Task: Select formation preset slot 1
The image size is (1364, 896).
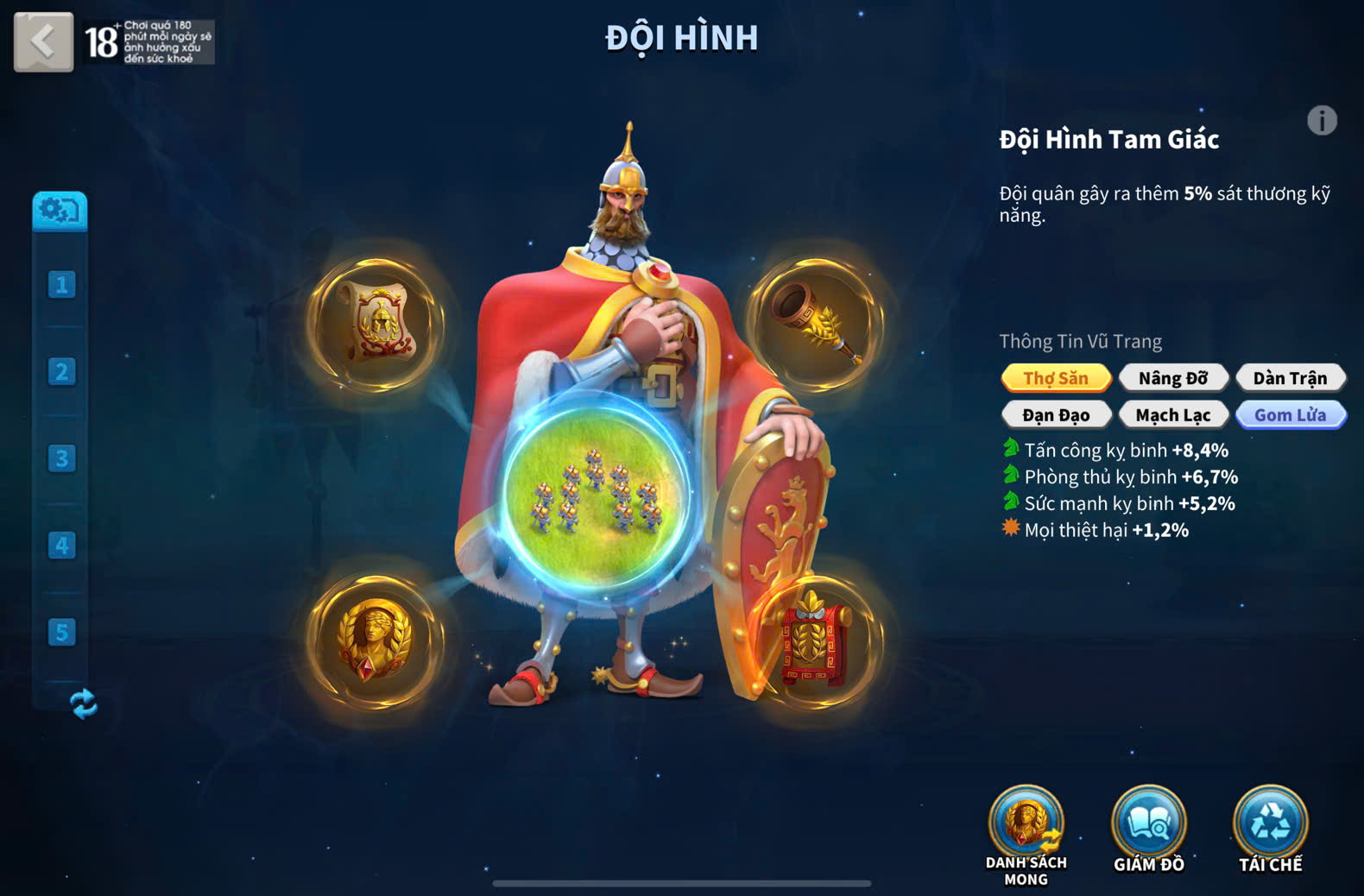Action: click(61, 285)
